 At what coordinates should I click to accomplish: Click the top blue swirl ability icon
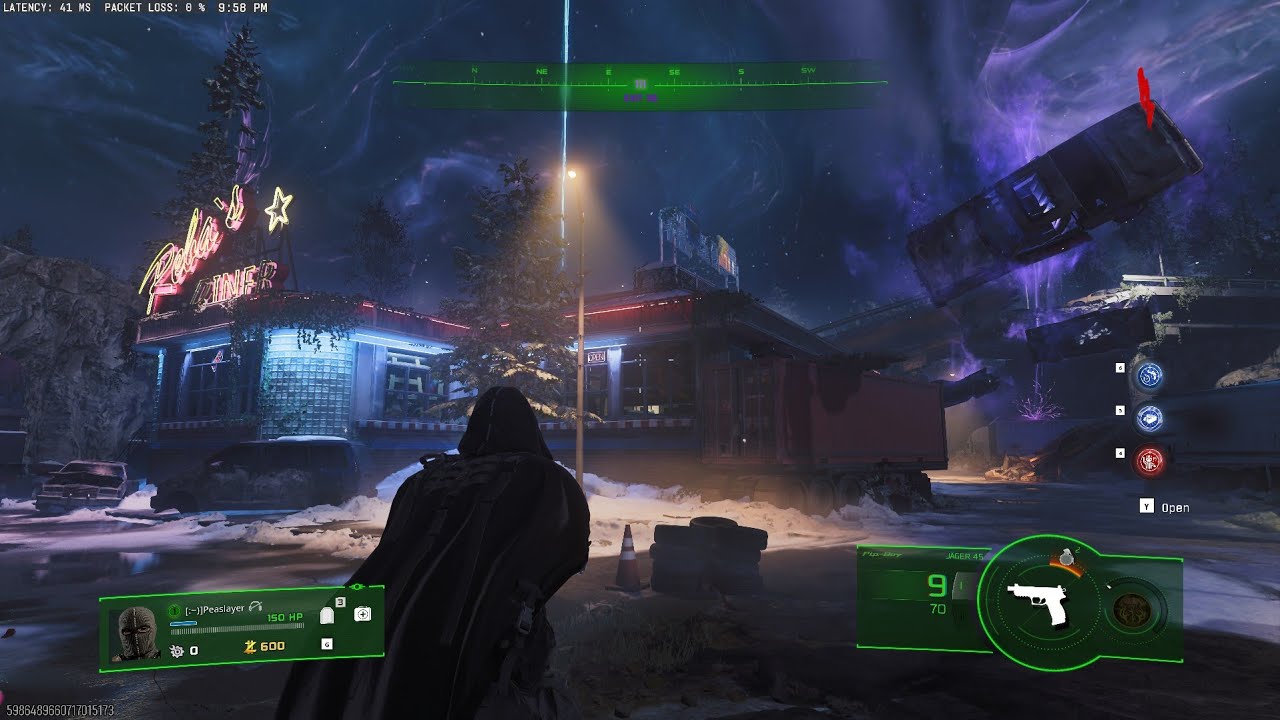(1149, 377)
